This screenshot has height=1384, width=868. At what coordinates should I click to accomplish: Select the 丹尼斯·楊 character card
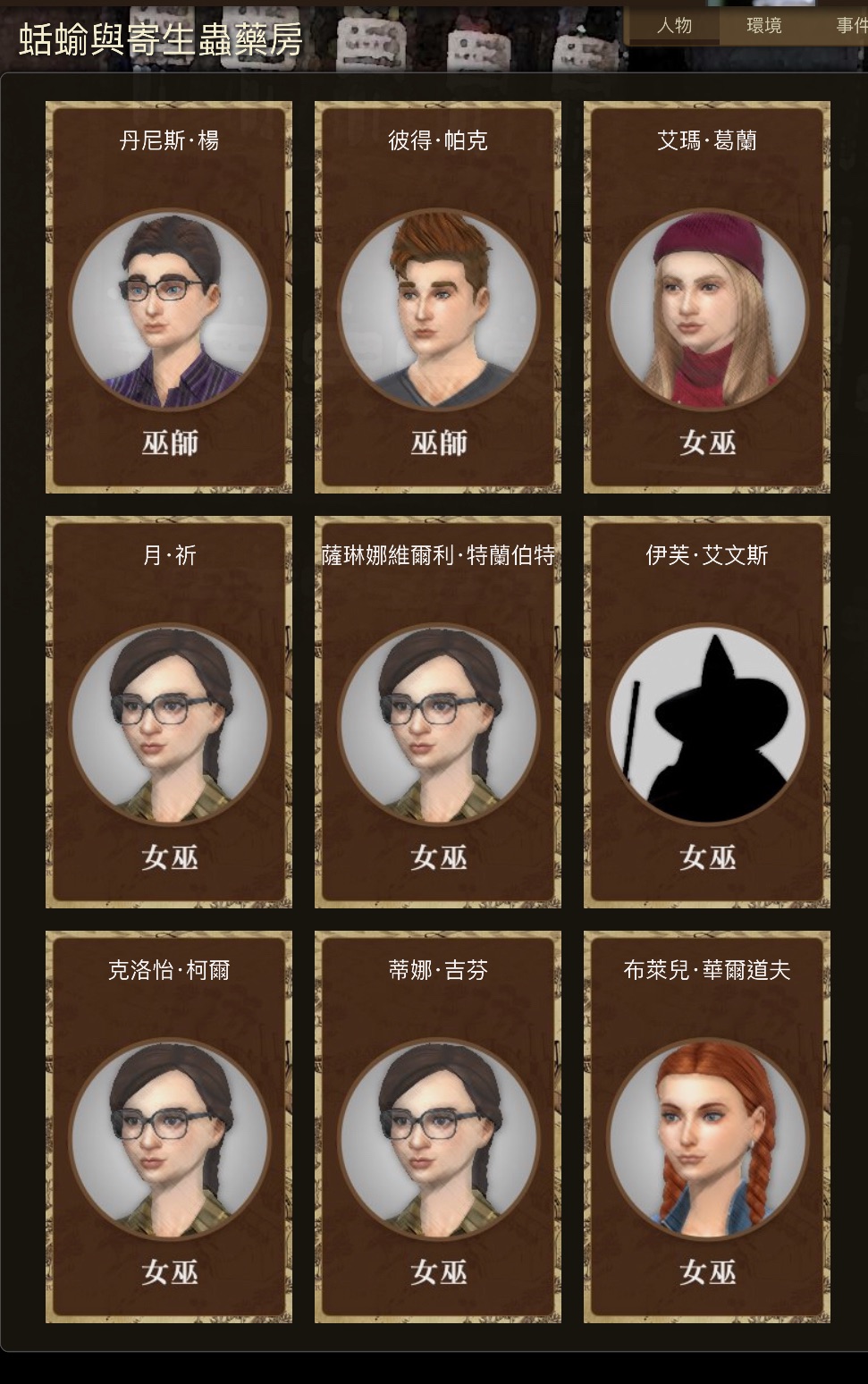pyautogui.click(x=169, y=298)
